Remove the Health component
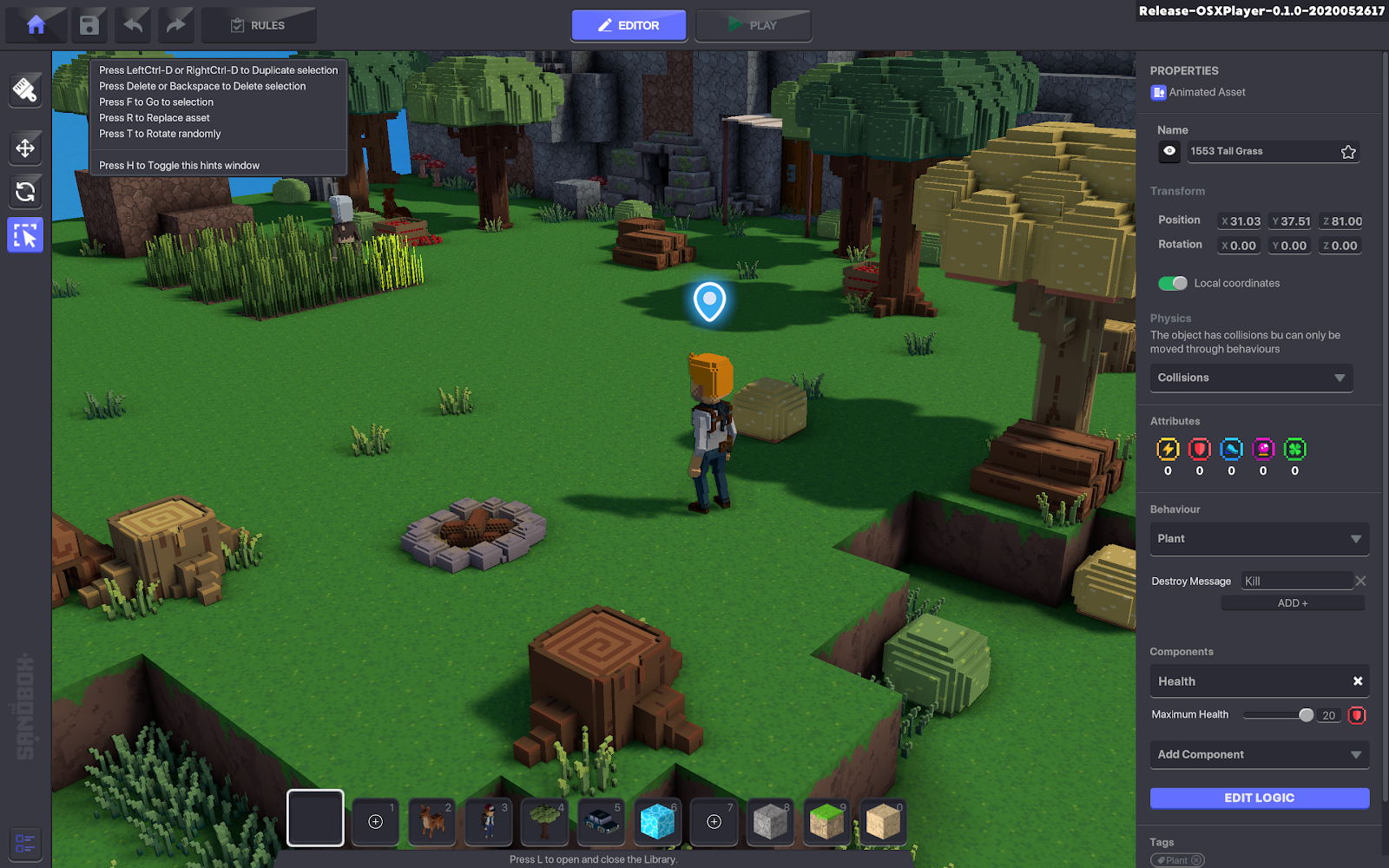Screen dimensions: 1389x868 [1358, 681]
